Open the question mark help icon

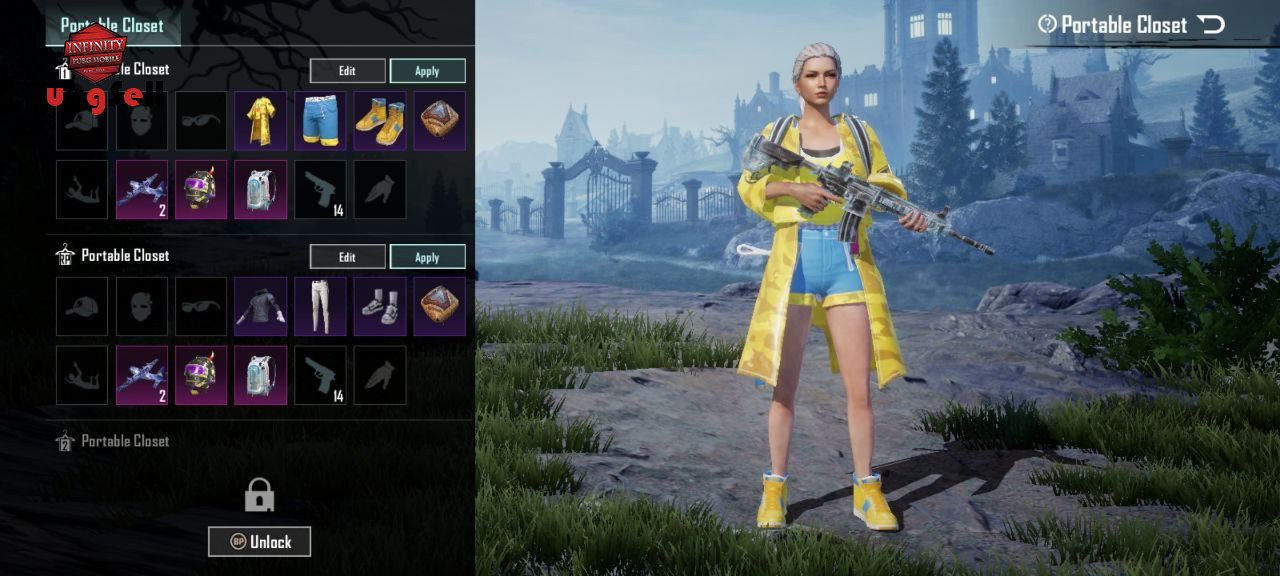(x=1047, y=25)
